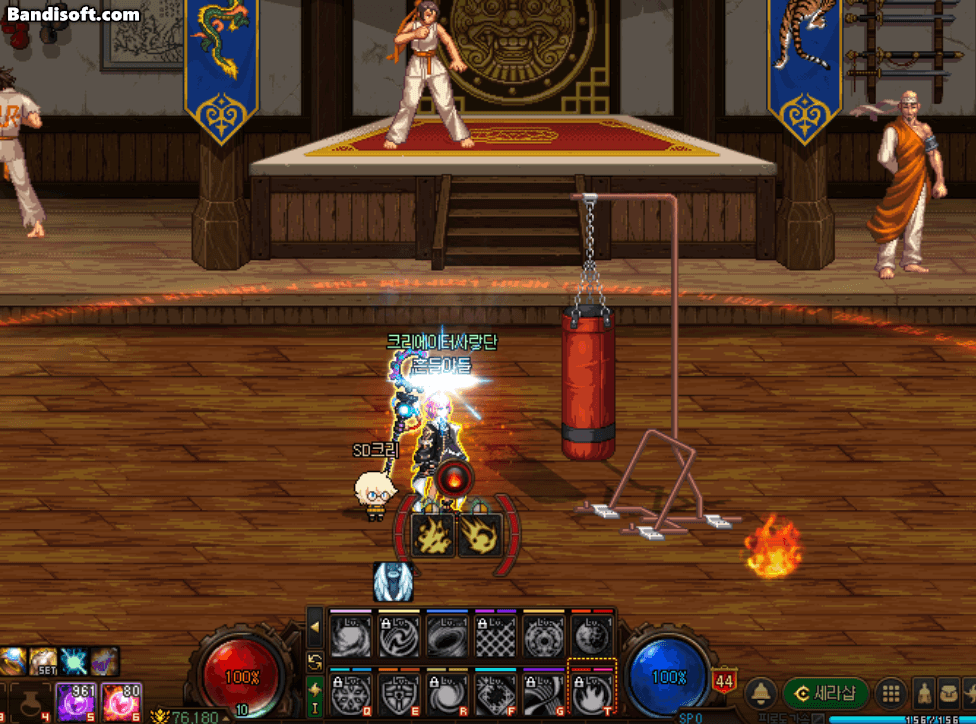Open the character info icon
Image resolution: width=976 pixels, height=724 pixels.
925,693
